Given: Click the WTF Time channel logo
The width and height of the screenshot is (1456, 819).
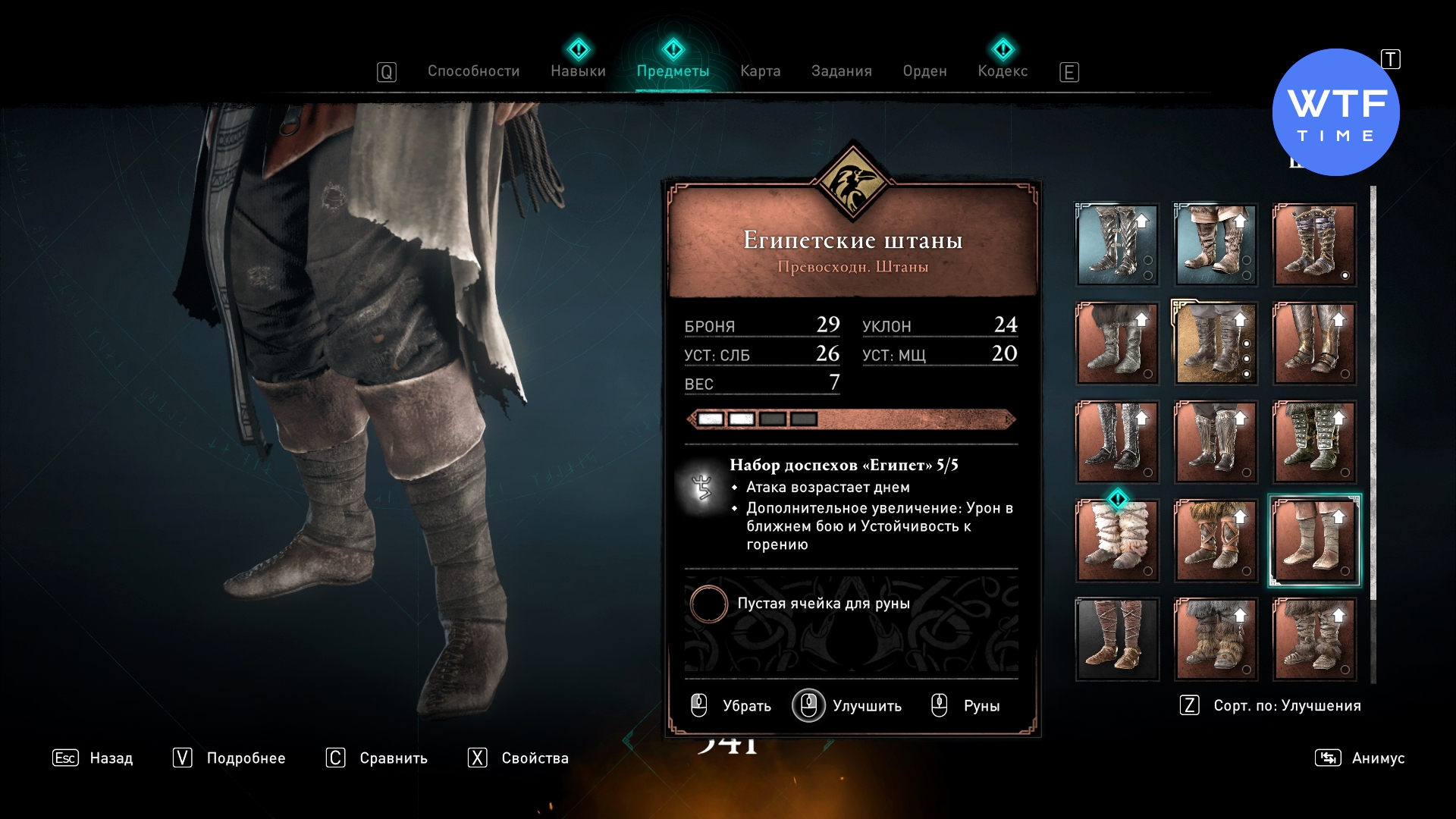Looking at the screenshot, I should click(1335, 112).
